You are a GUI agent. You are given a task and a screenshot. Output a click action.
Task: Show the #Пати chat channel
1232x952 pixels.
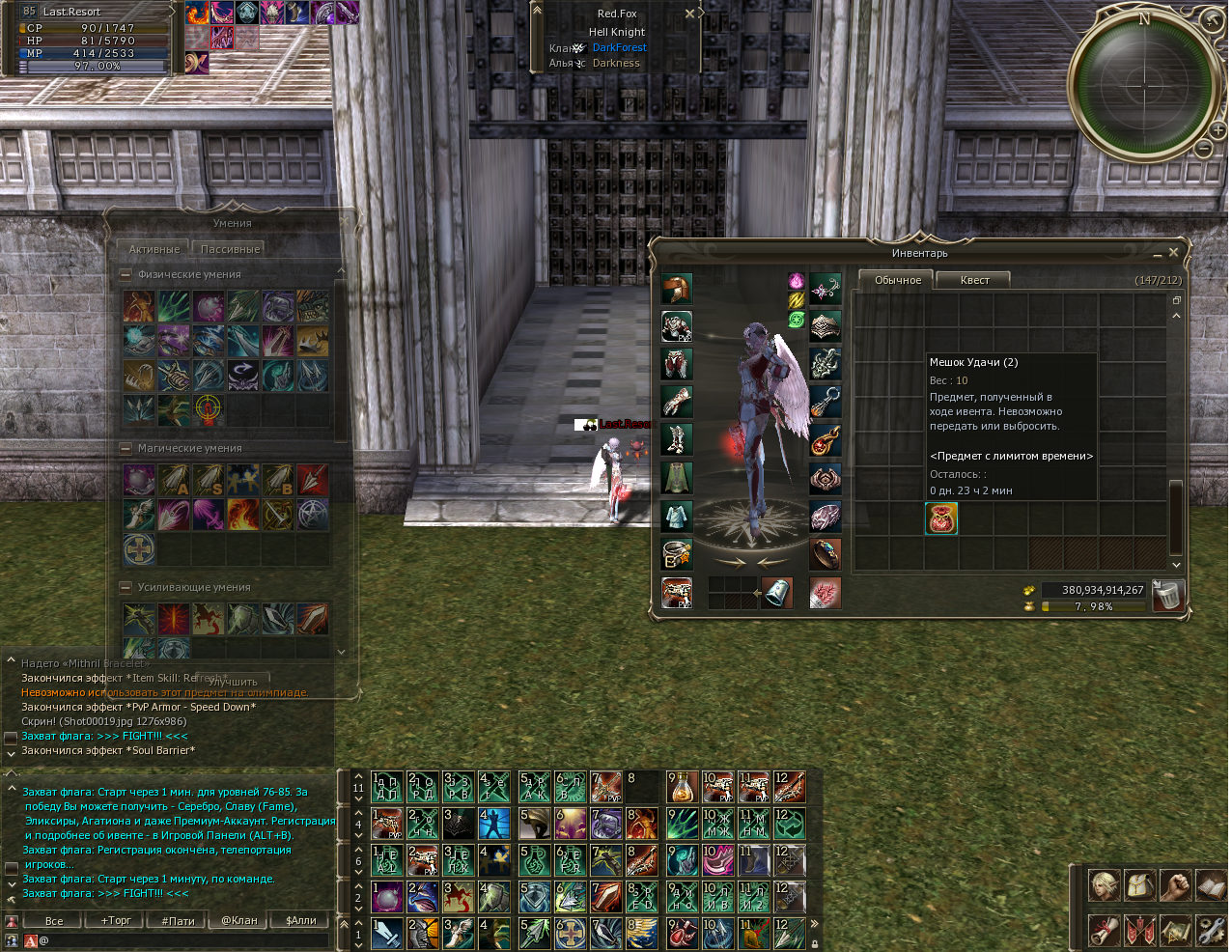[178, 920]
